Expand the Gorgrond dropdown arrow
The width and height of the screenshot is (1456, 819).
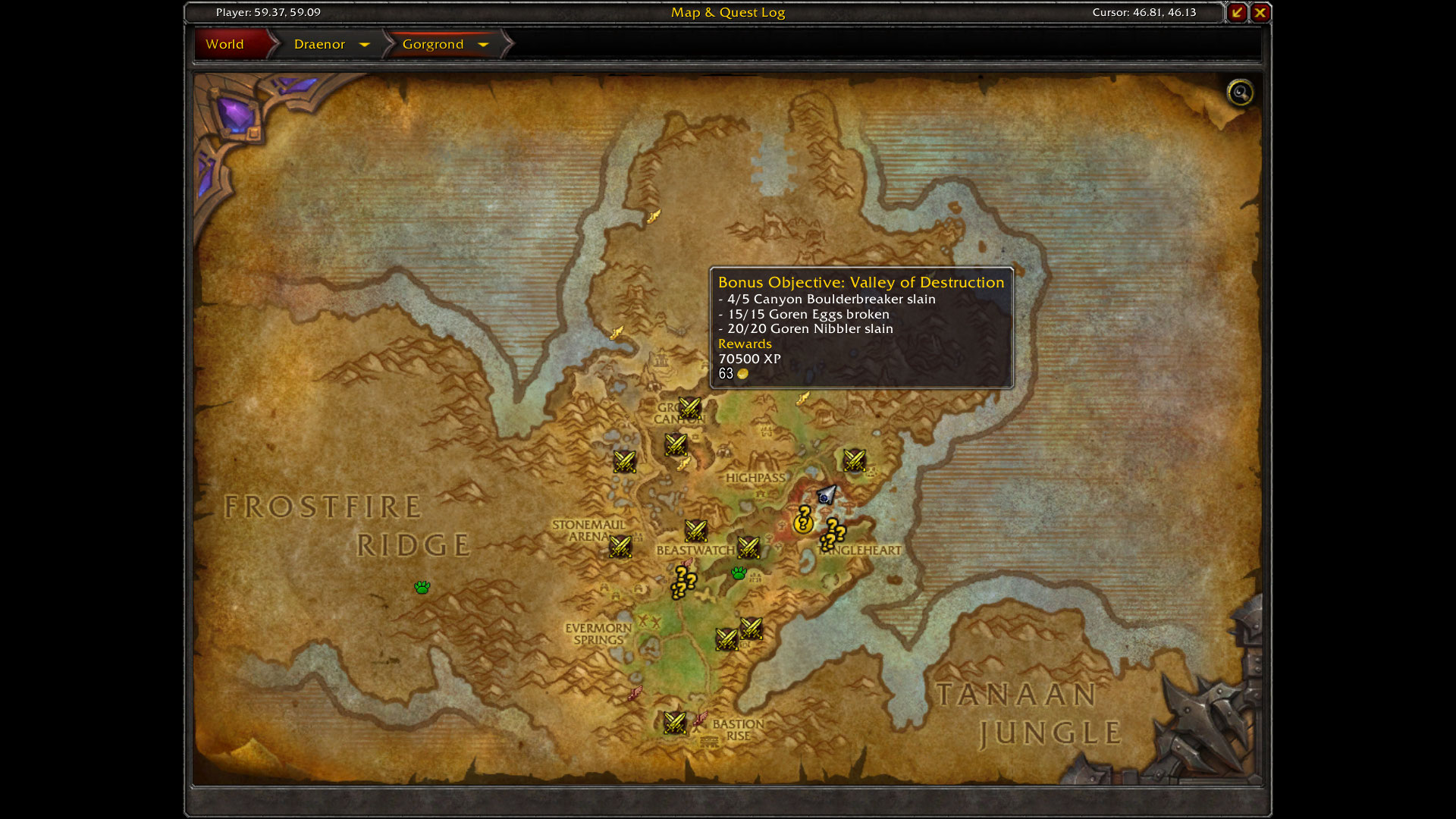483,45
